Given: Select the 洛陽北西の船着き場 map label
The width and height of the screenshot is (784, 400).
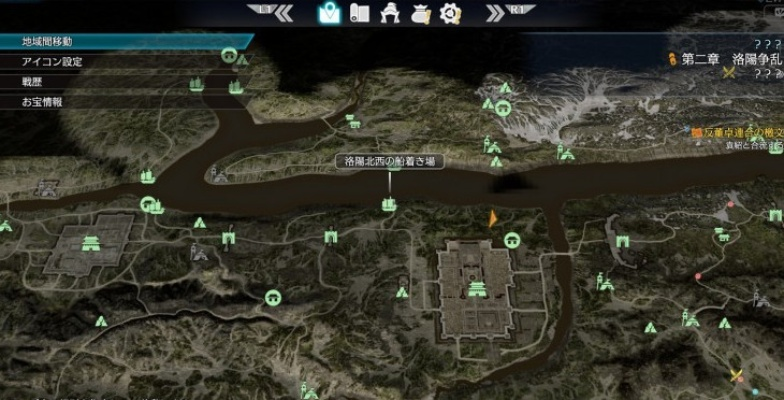Looking at the screenshot, I should pyautogui.click(x=389, y=161).
